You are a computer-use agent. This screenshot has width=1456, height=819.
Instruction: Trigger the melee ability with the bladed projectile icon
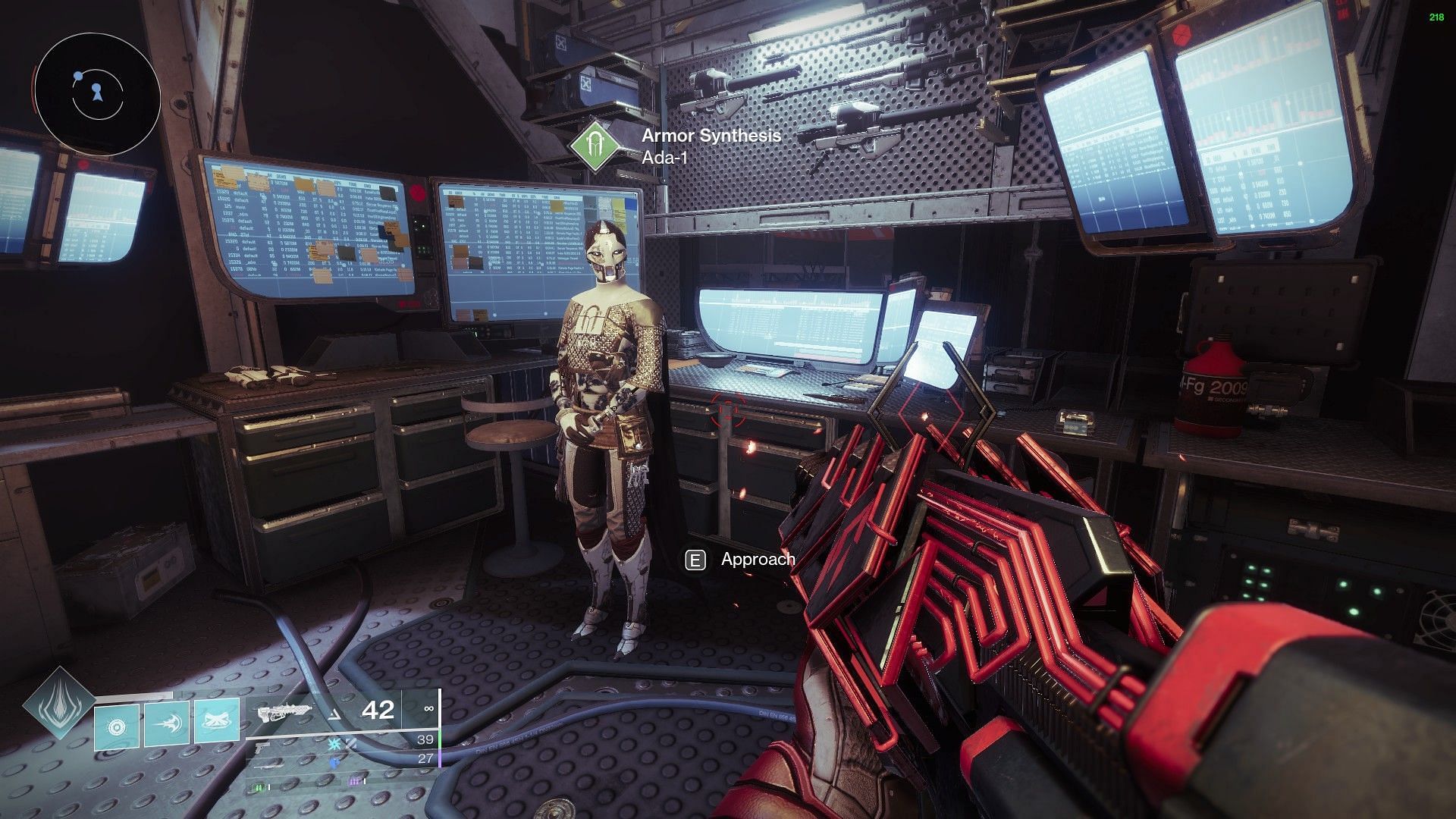click(x=166, y=726)
